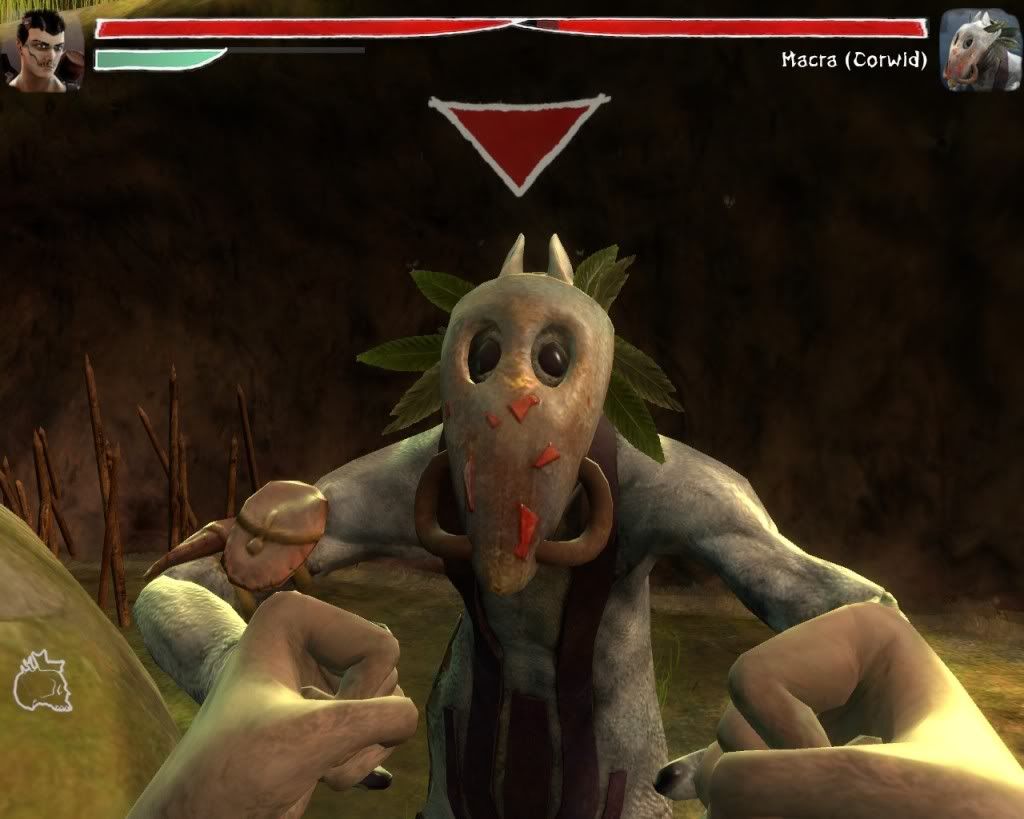Click the red triangle target marker
The width and height of the screenshot is (1024, 819).
(x=519, y=139)
